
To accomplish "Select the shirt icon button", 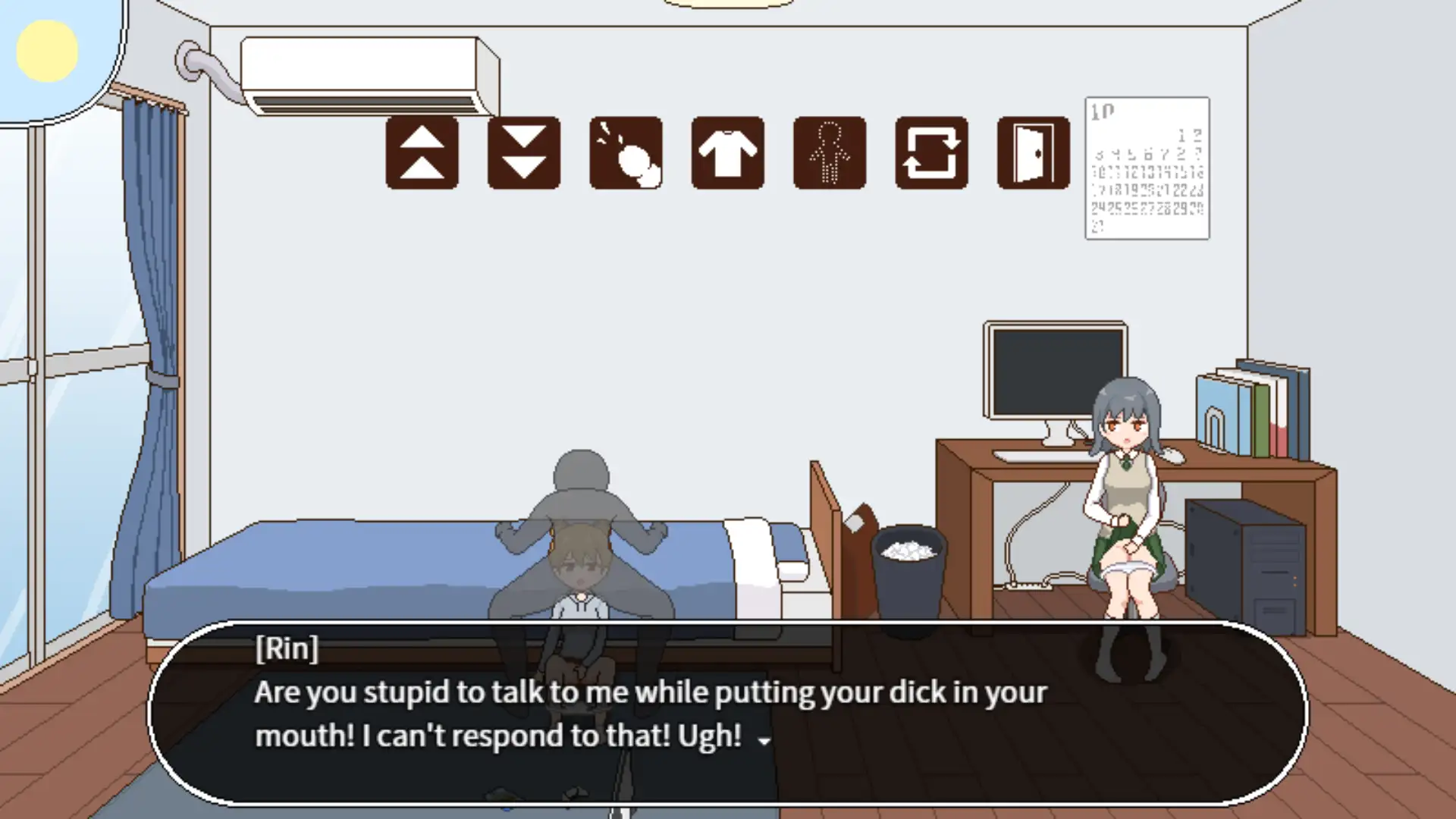I will click(727, 152).
